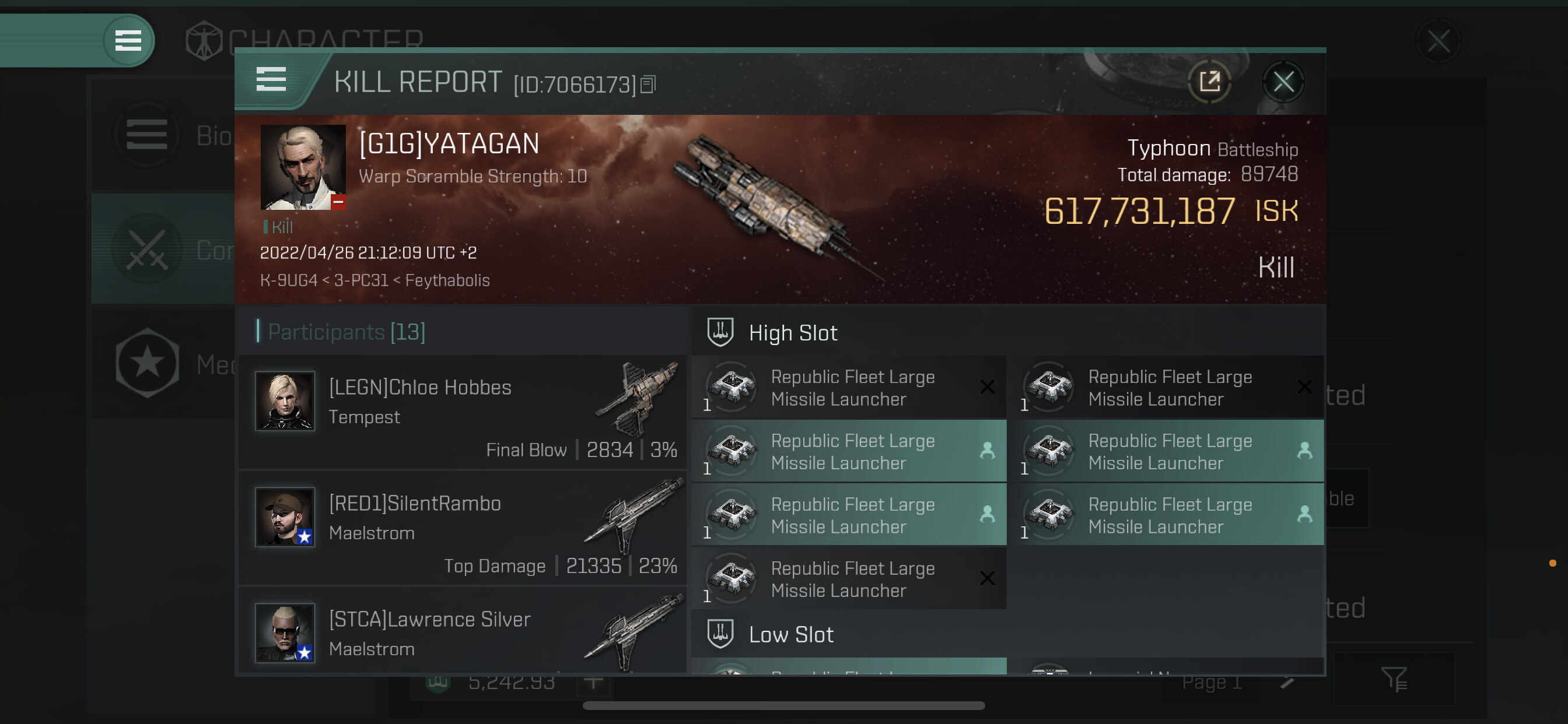The width and height of the screenshot is (1568, 724).
Task: Open the main menu in top-left corner
Action: (128, 41)
